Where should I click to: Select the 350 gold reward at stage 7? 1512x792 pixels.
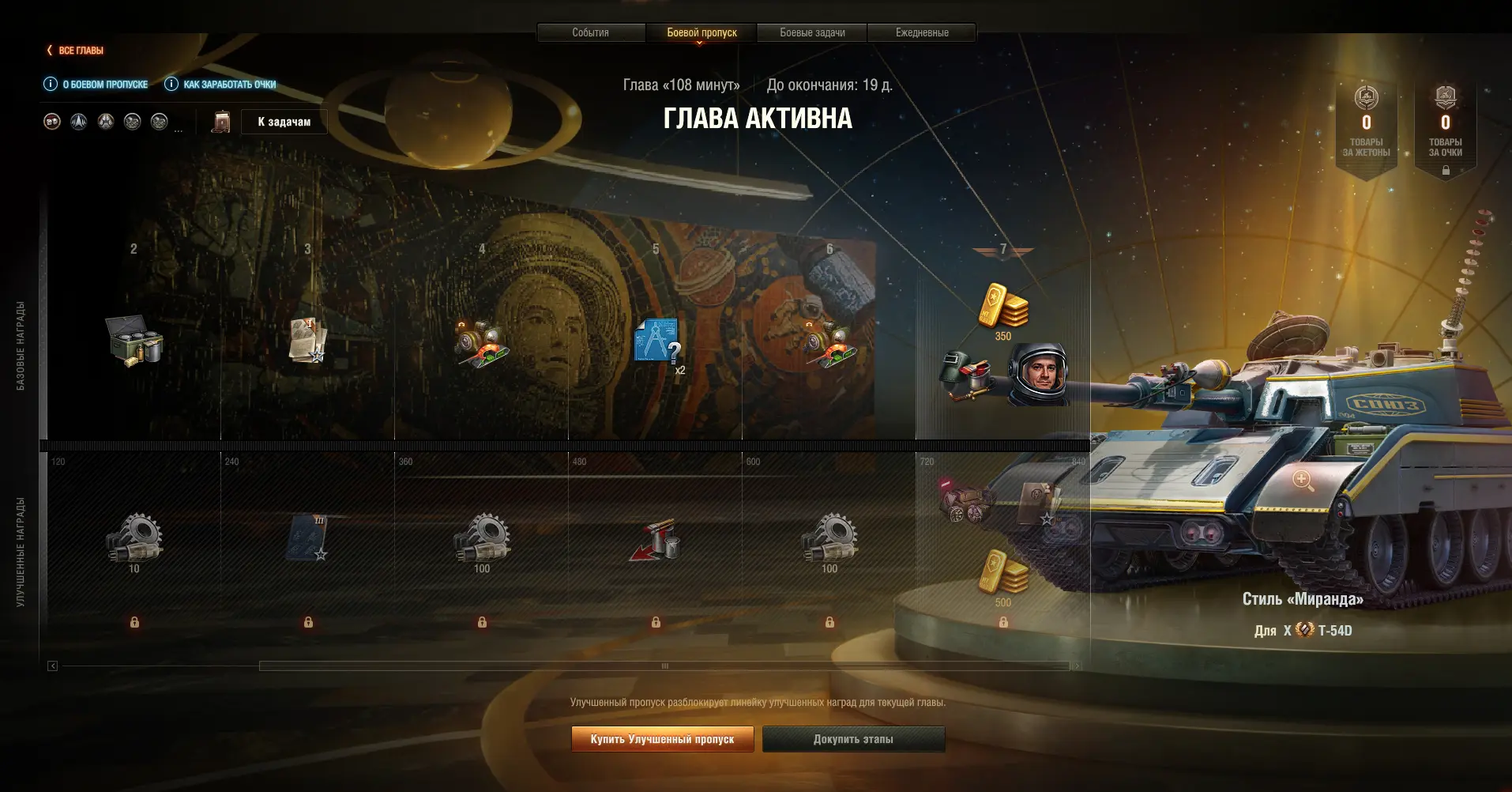pos(1003,307)
